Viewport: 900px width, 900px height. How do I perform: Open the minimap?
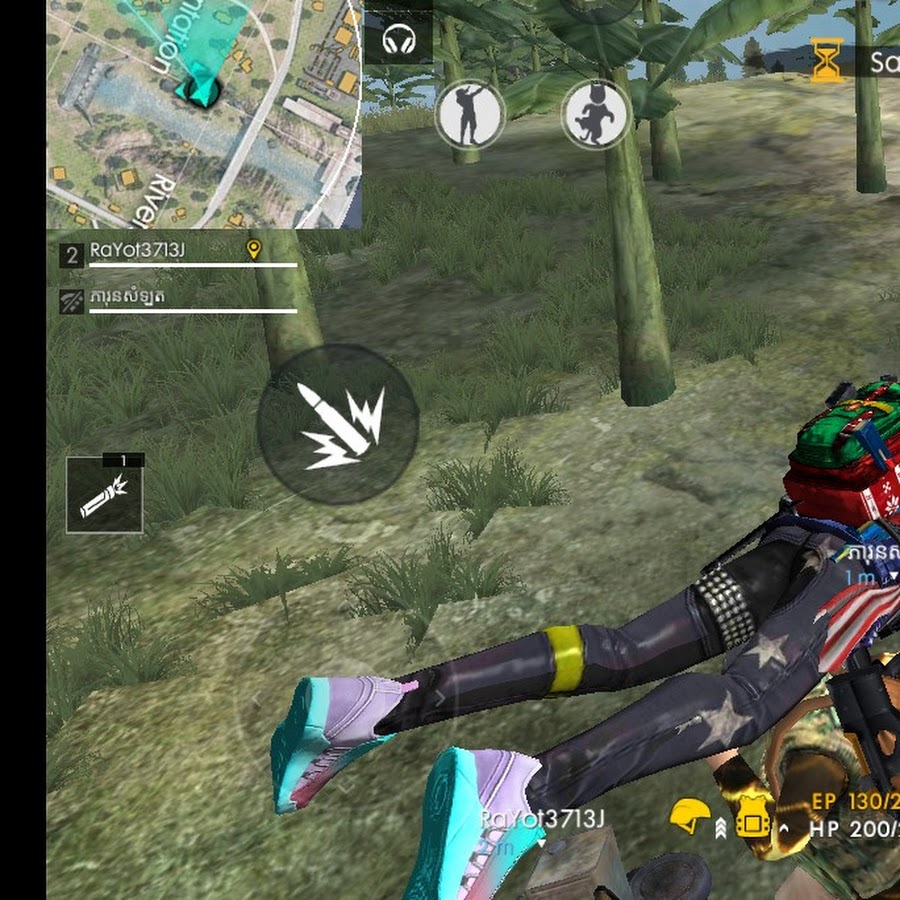[204, 112]
